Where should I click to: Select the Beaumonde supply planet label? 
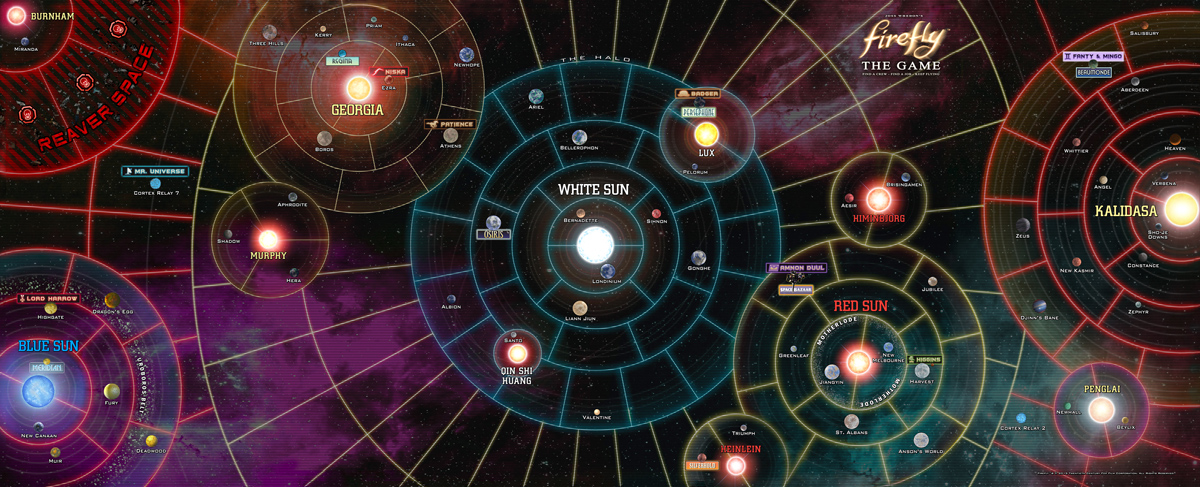tap(1093, 72)
